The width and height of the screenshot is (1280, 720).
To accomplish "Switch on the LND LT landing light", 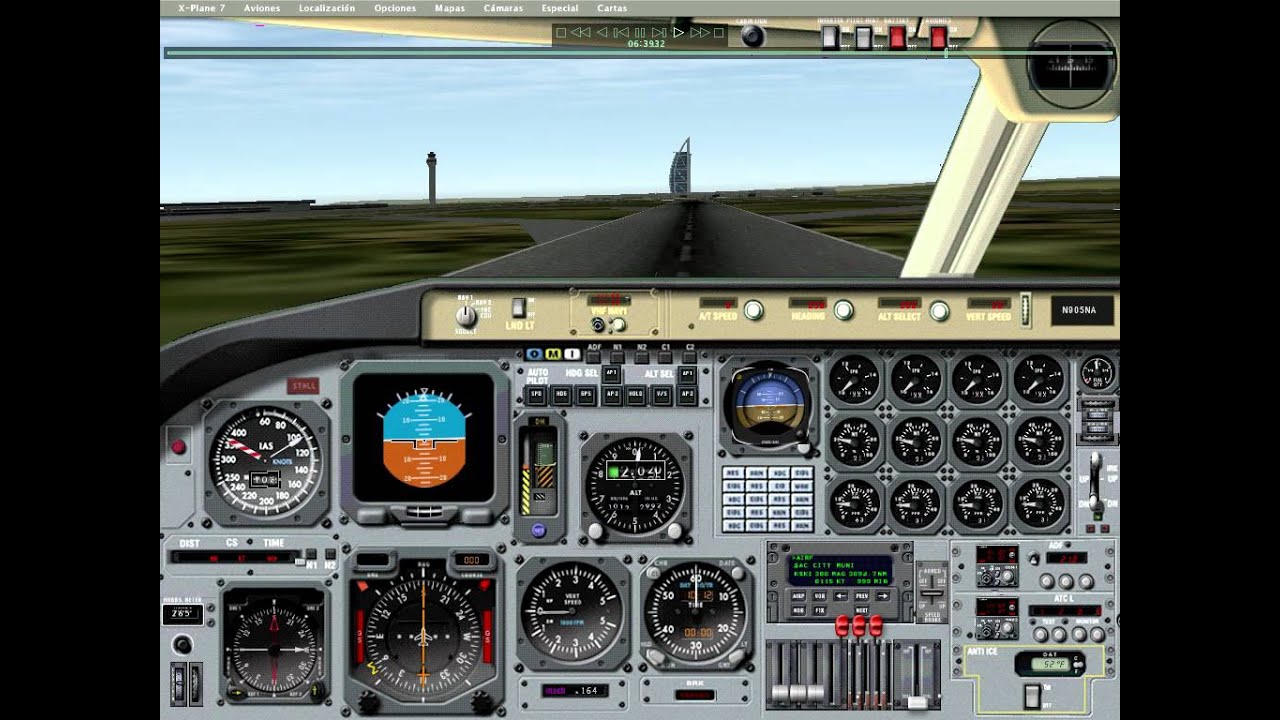I will click(518, 310).
